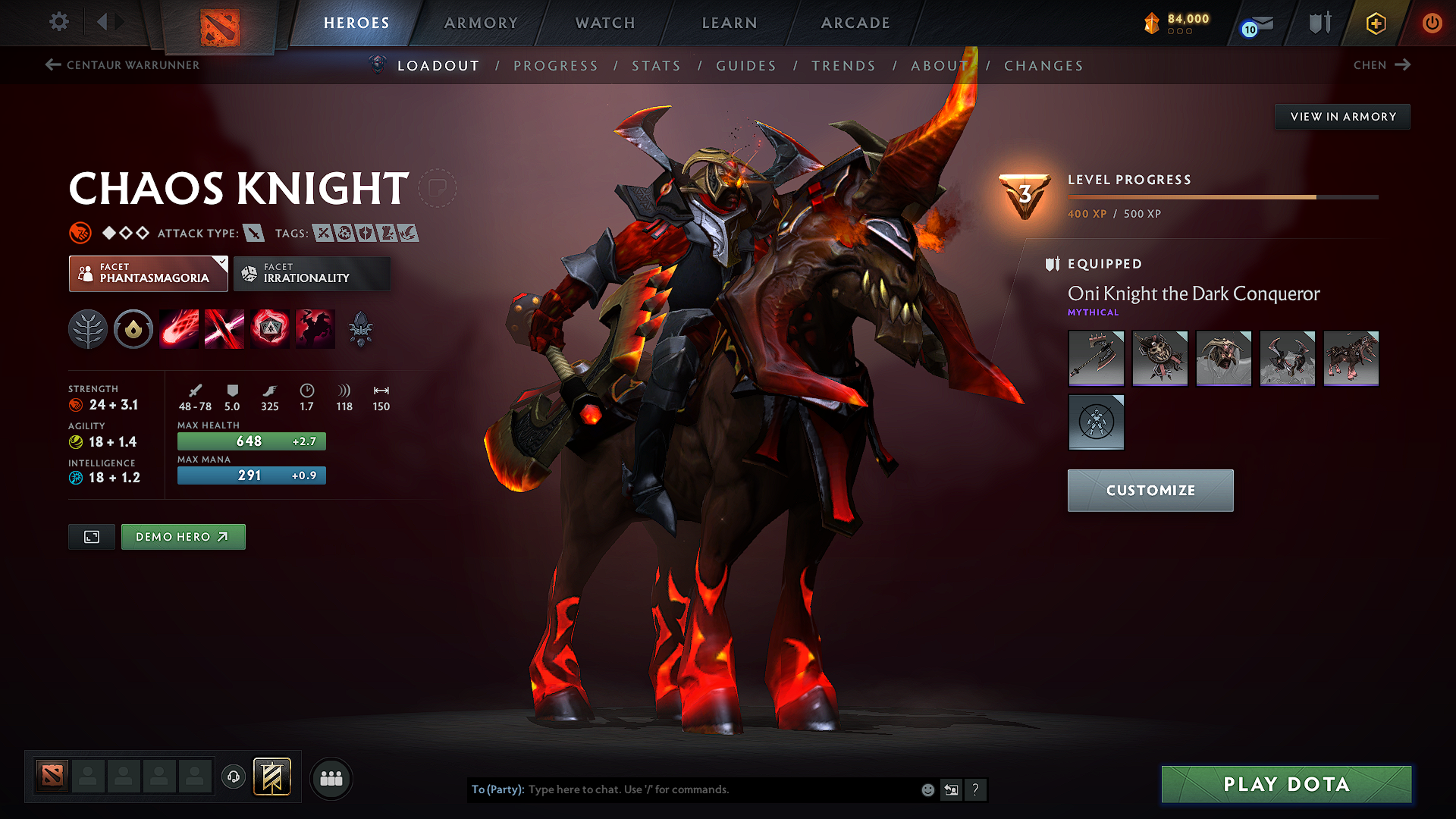Image resolution: width=1456 pixels, height=819 pixels.
Task: Click the gold plus icon in the top bar
Action: pyautogui.click(x=1375, y=24)
